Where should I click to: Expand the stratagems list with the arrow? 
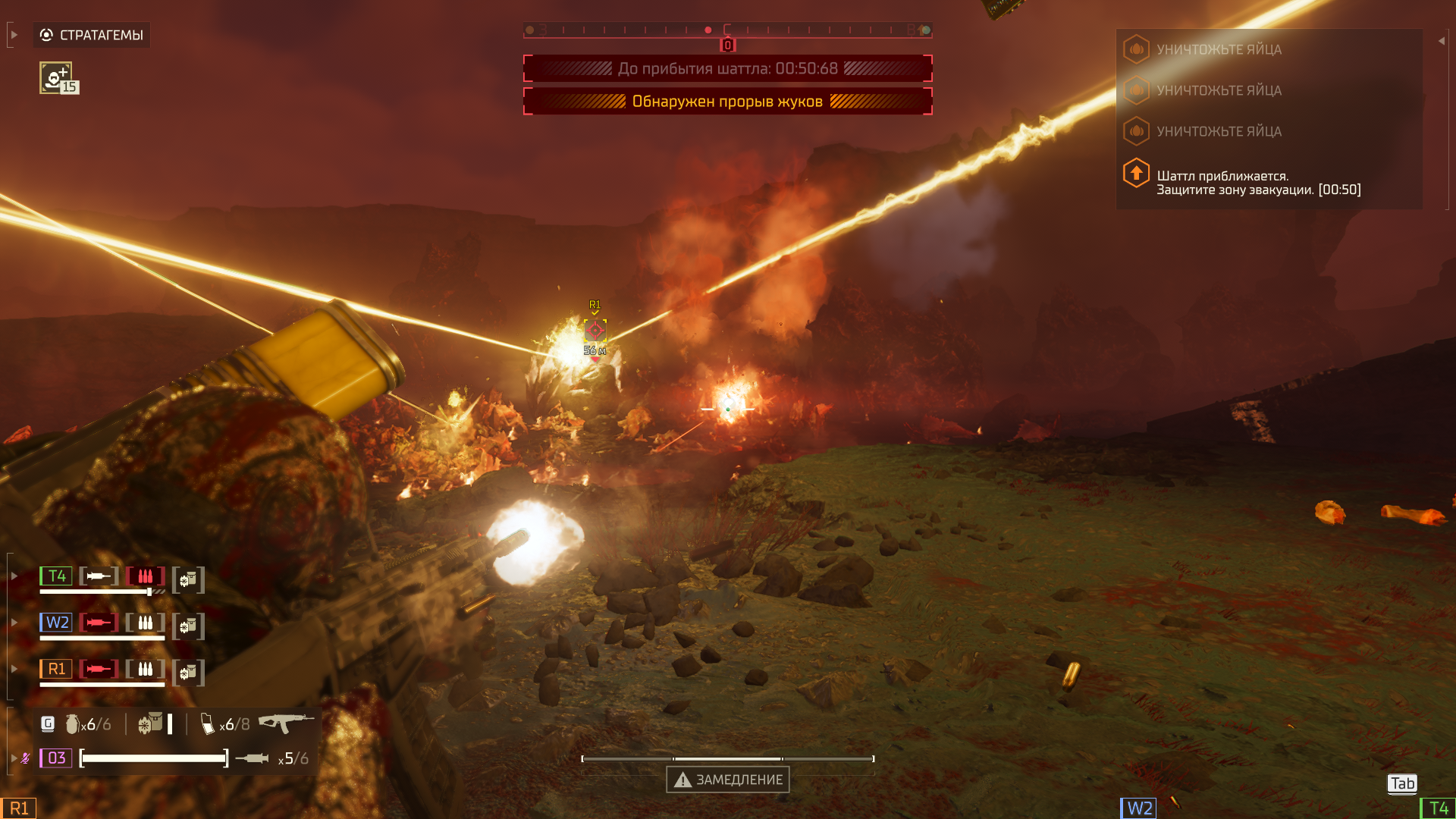14,35
